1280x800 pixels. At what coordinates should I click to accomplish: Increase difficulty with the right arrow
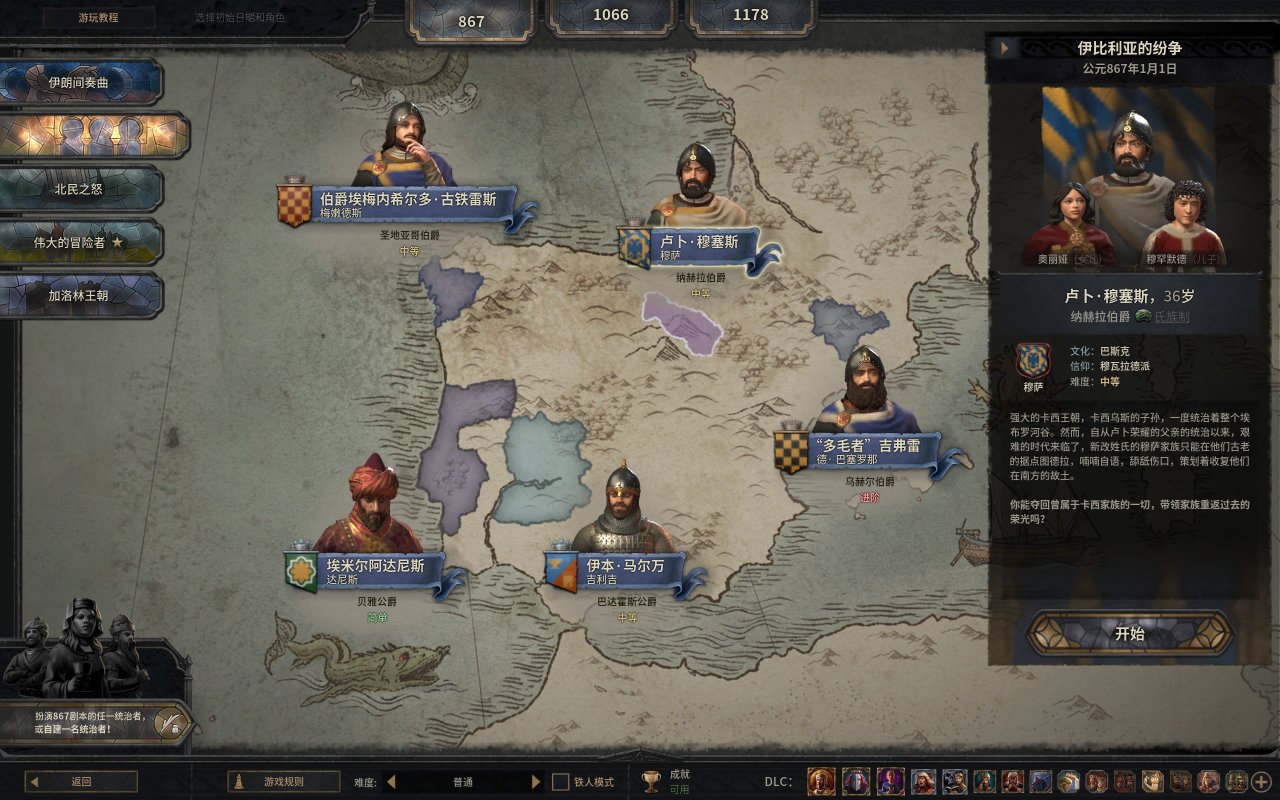coord(536,782)
